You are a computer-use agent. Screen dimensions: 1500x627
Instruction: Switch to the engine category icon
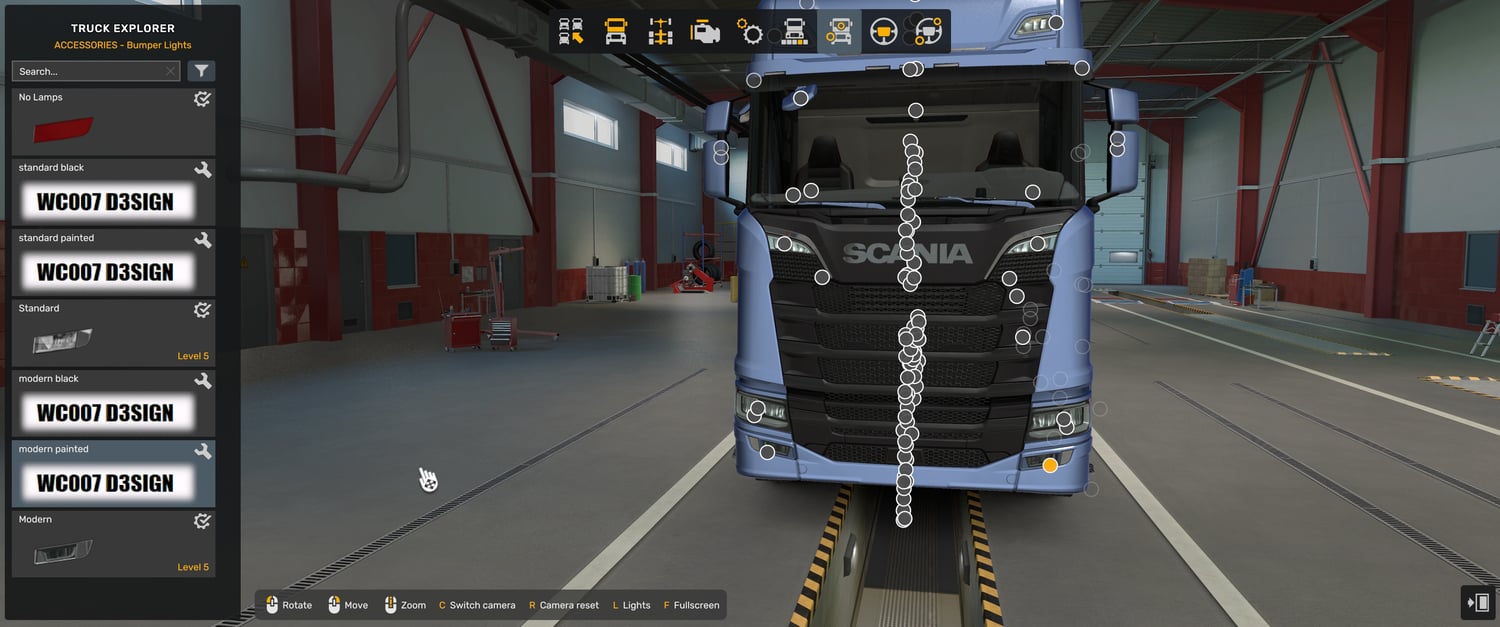pyautogui.click(x=705, y=32)
